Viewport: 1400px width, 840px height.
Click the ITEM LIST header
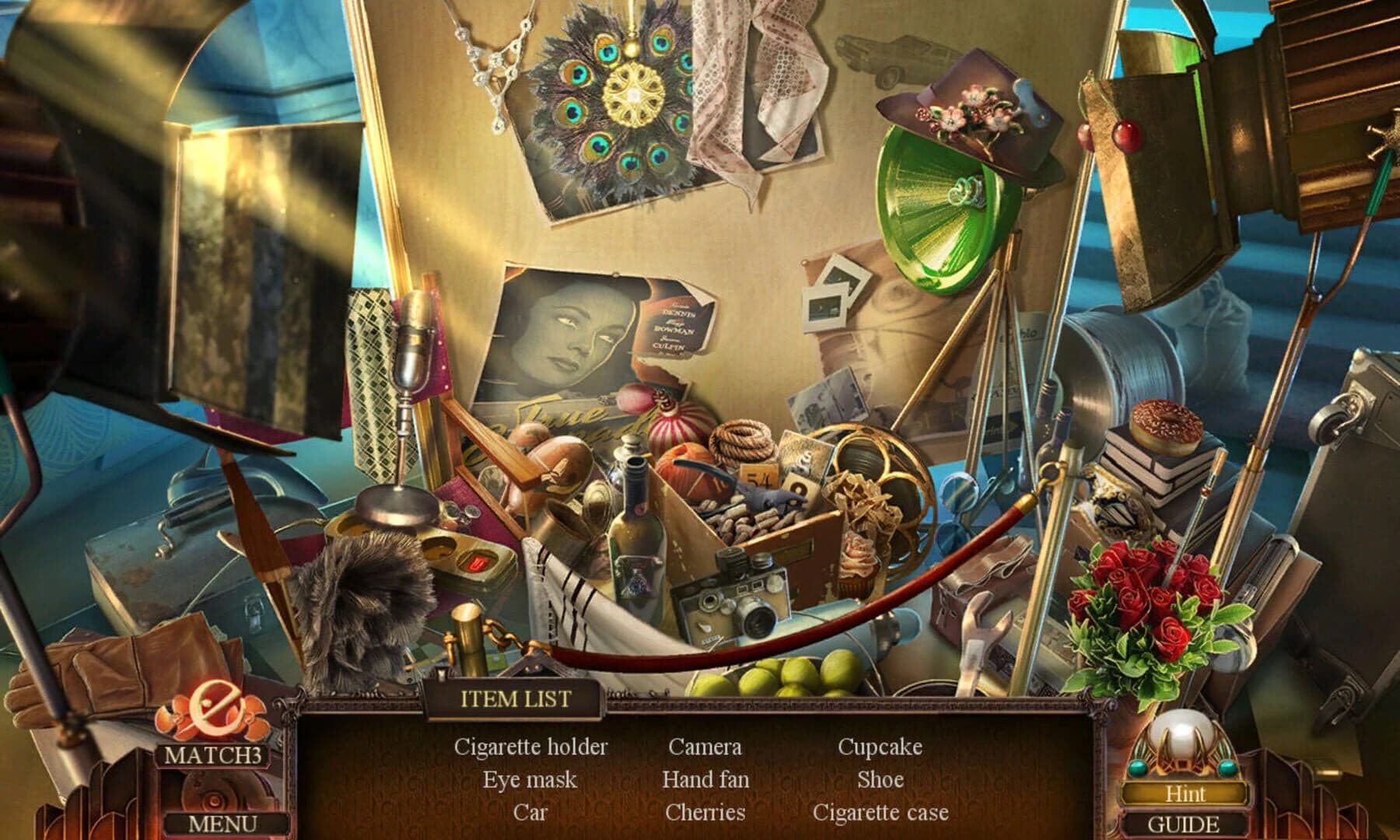[x=516, y=698]
